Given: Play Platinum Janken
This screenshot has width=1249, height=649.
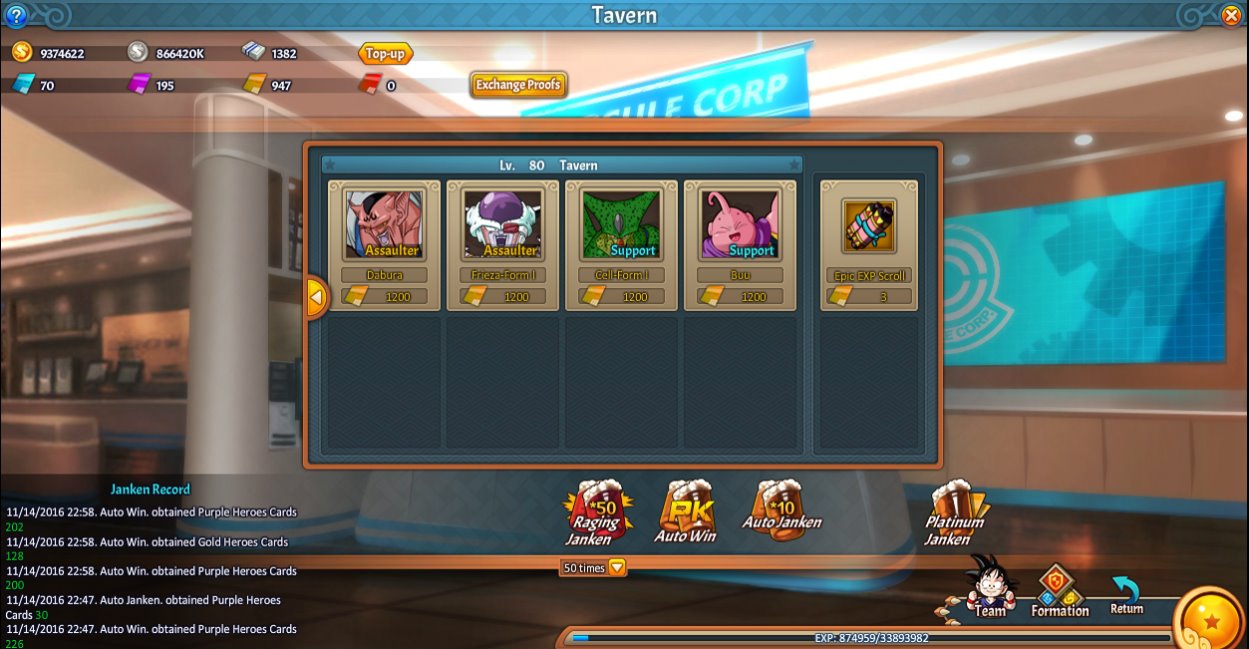Looking at the screenshot, I should coord(955,513).
